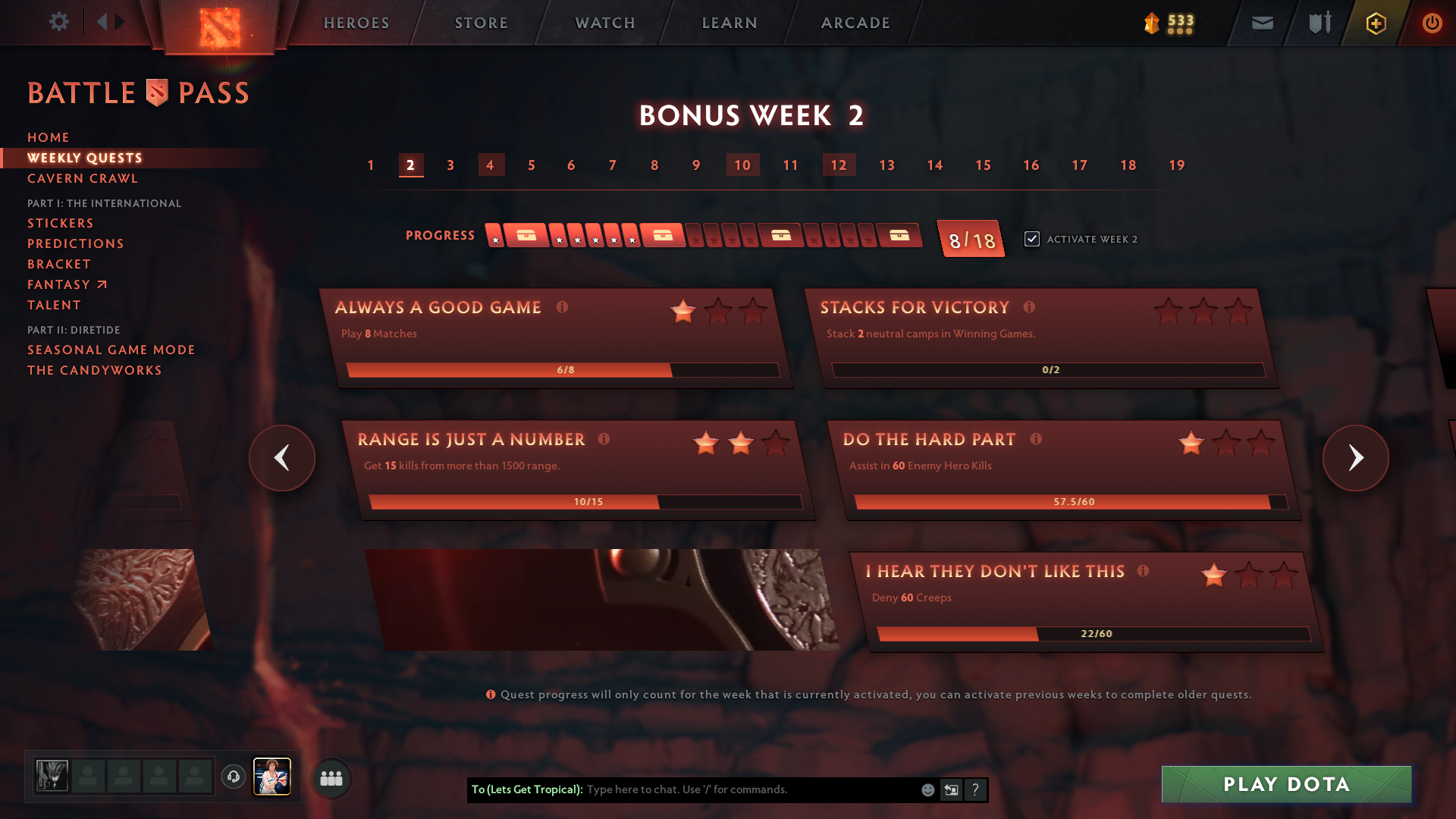
Task: Click the Battle Pass level 533 badge
Action: pyautogui.click(x=1168, y=24)
